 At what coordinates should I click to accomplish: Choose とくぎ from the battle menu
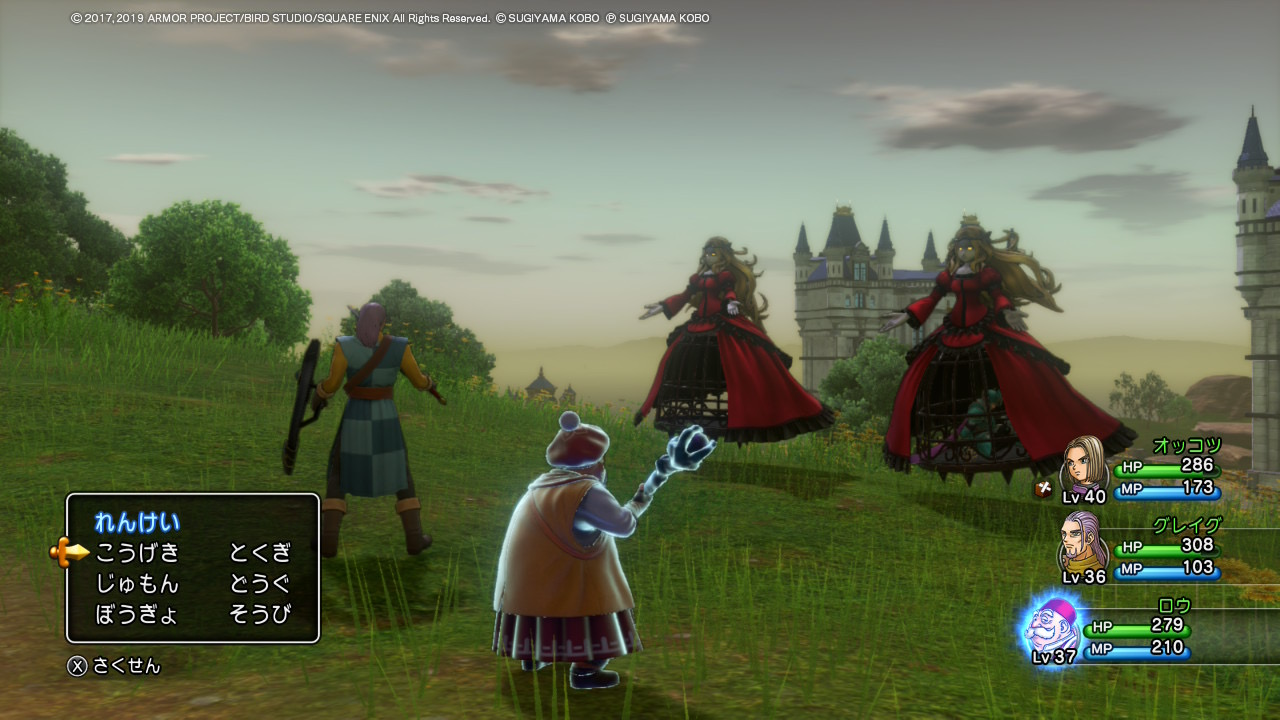260,552
